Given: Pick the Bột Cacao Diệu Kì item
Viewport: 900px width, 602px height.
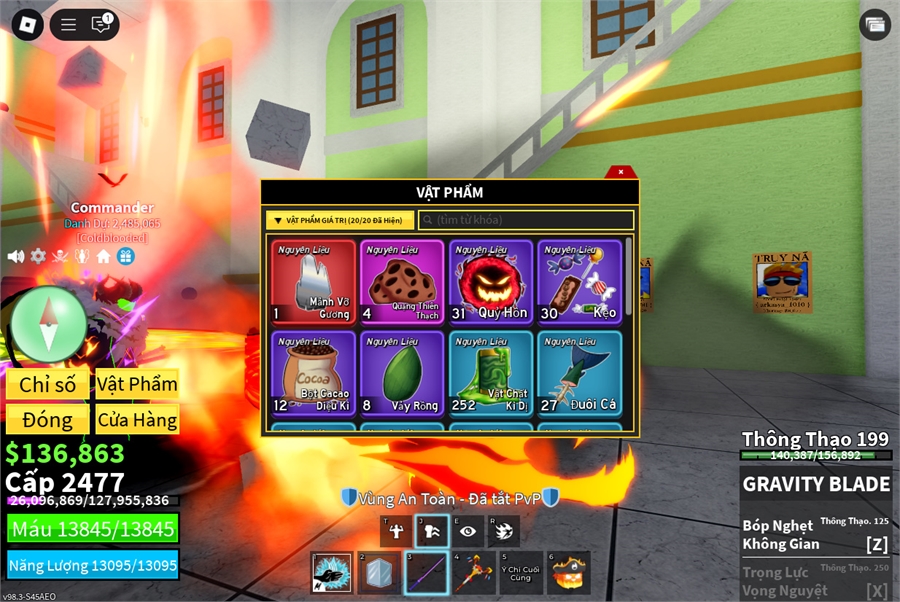Looking at the screenshot, I should pos(313,373).
